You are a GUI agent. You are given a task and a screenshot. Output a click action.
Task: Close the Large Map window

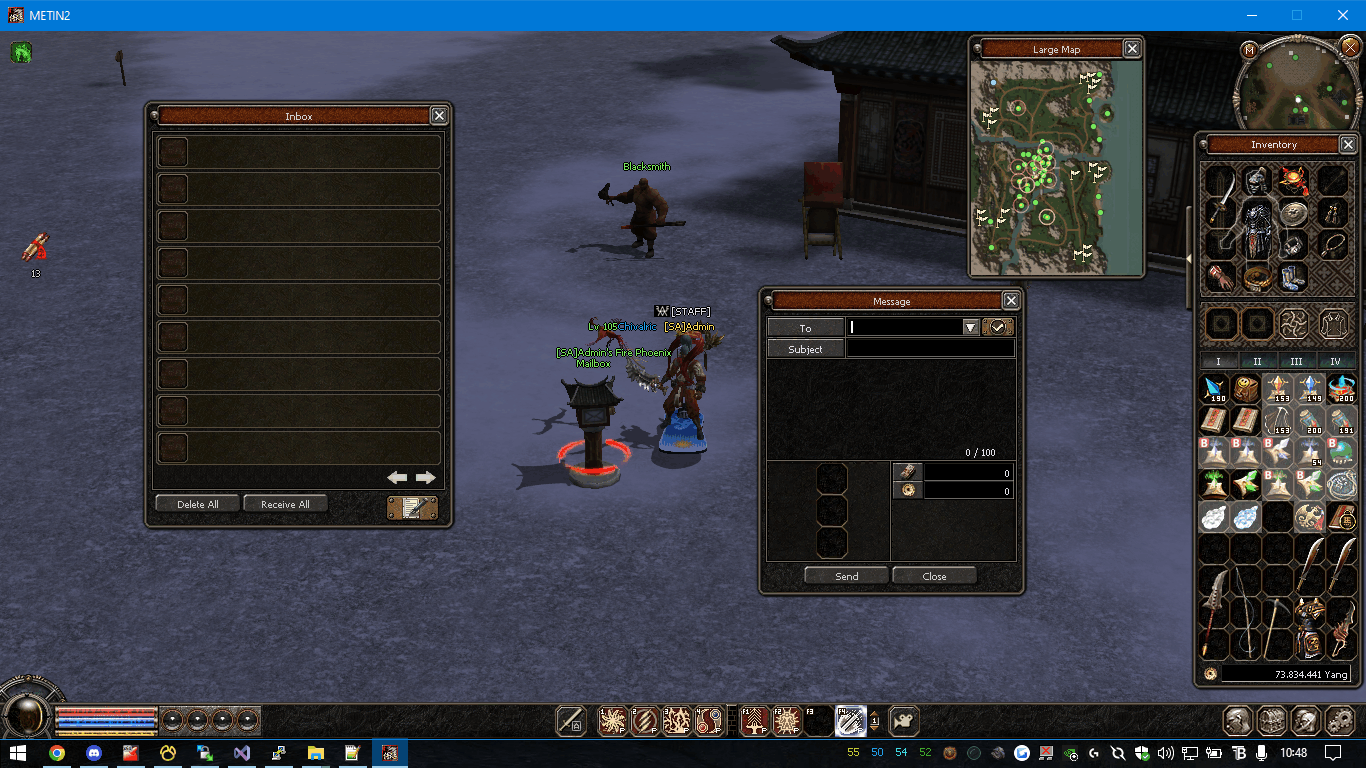[1132, 49]
